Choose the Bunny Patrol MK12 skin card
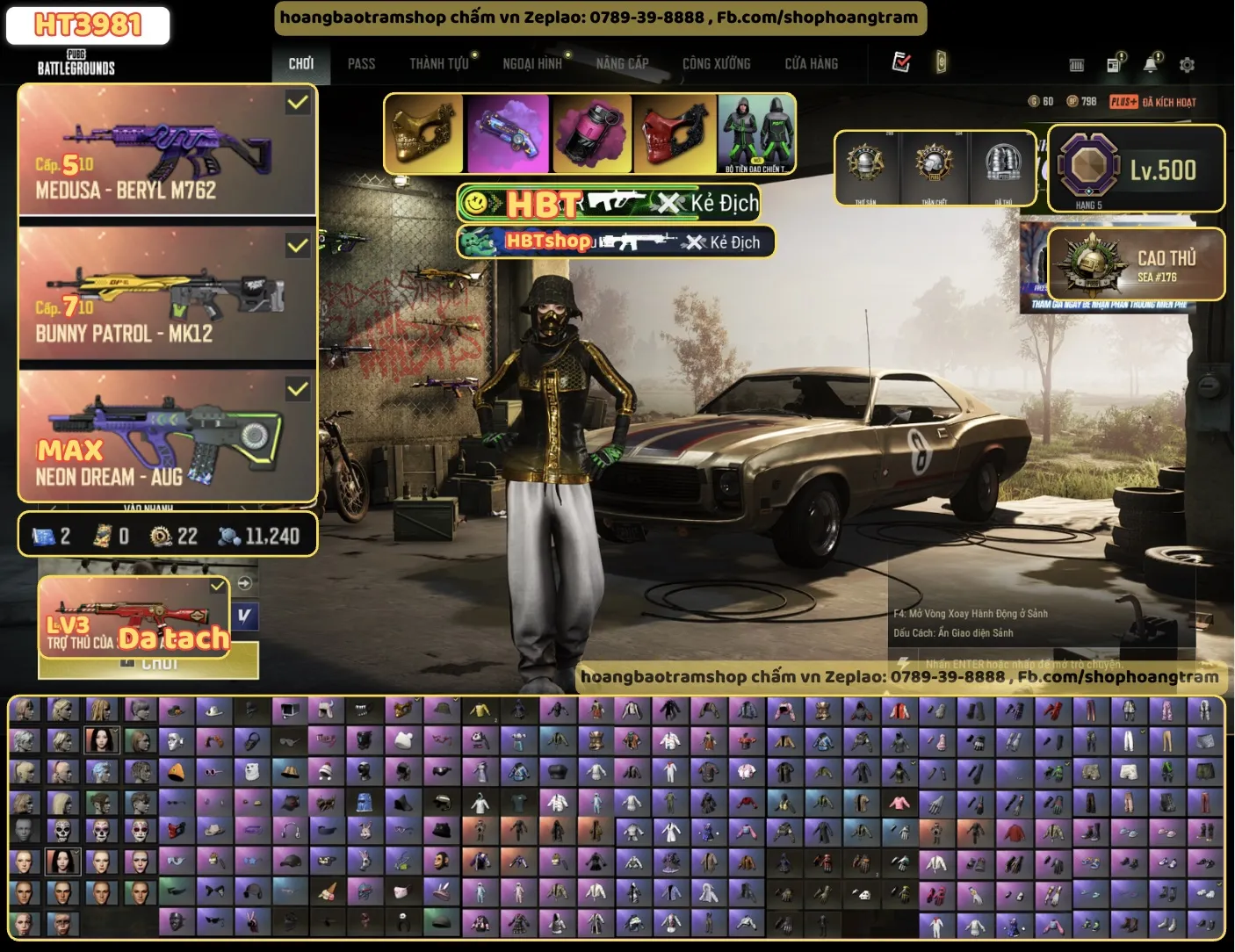This screenshot has width=1235, height=952. [167, 293]
